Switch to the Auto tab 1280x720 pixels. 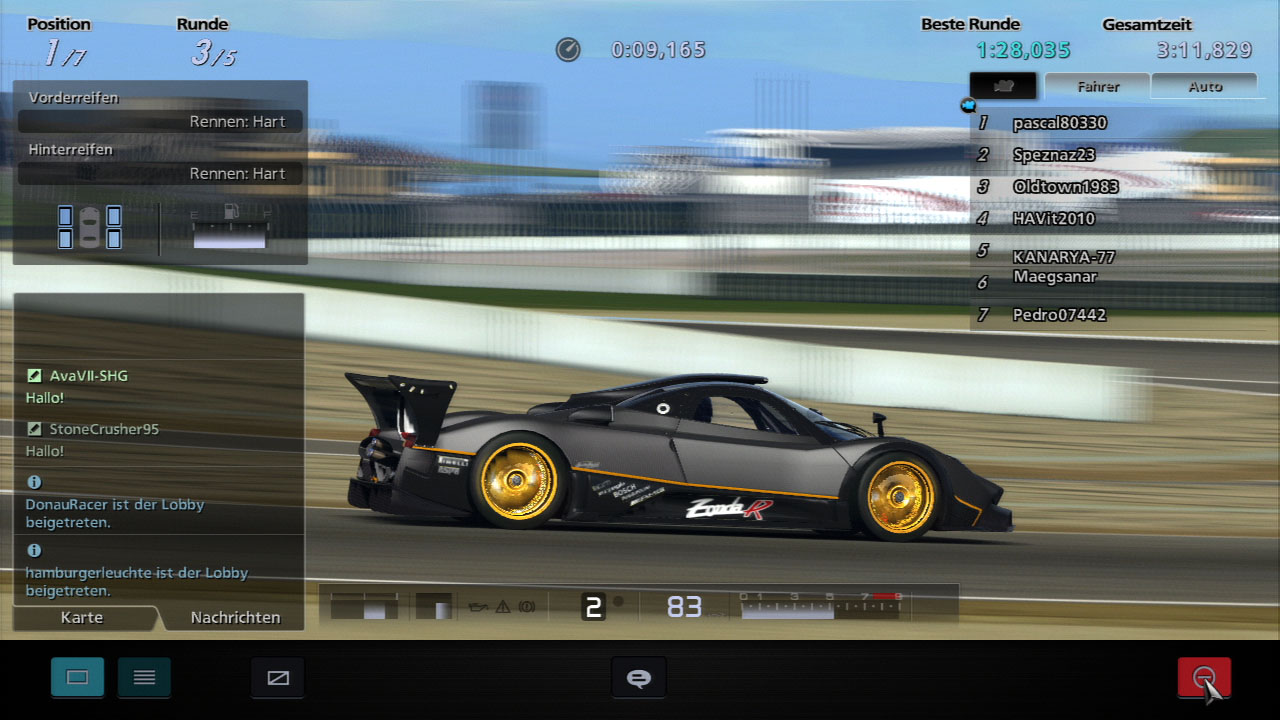1205,86
